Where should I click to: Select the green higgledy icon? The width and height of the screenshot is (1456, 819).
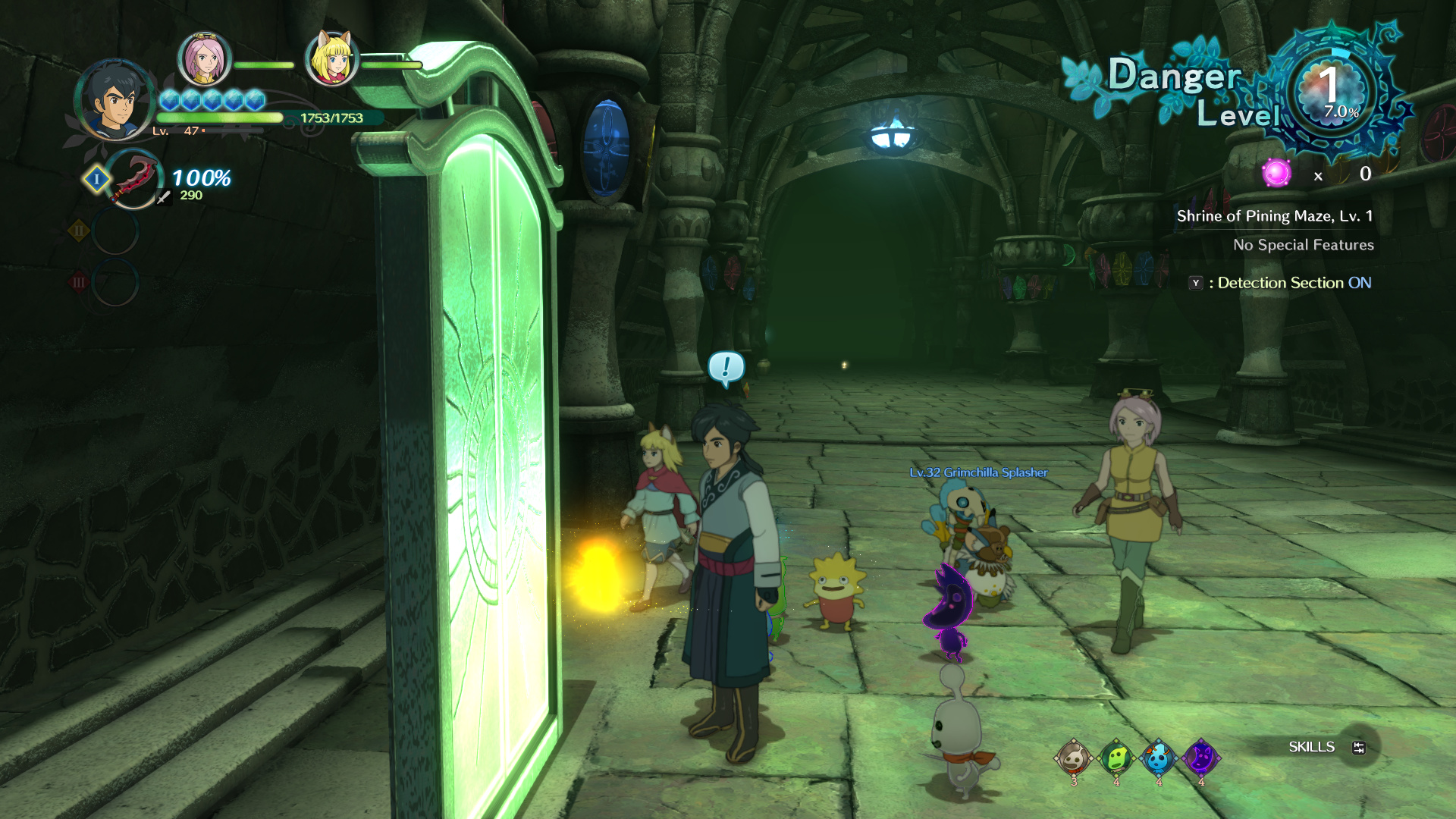[1116, 757]
